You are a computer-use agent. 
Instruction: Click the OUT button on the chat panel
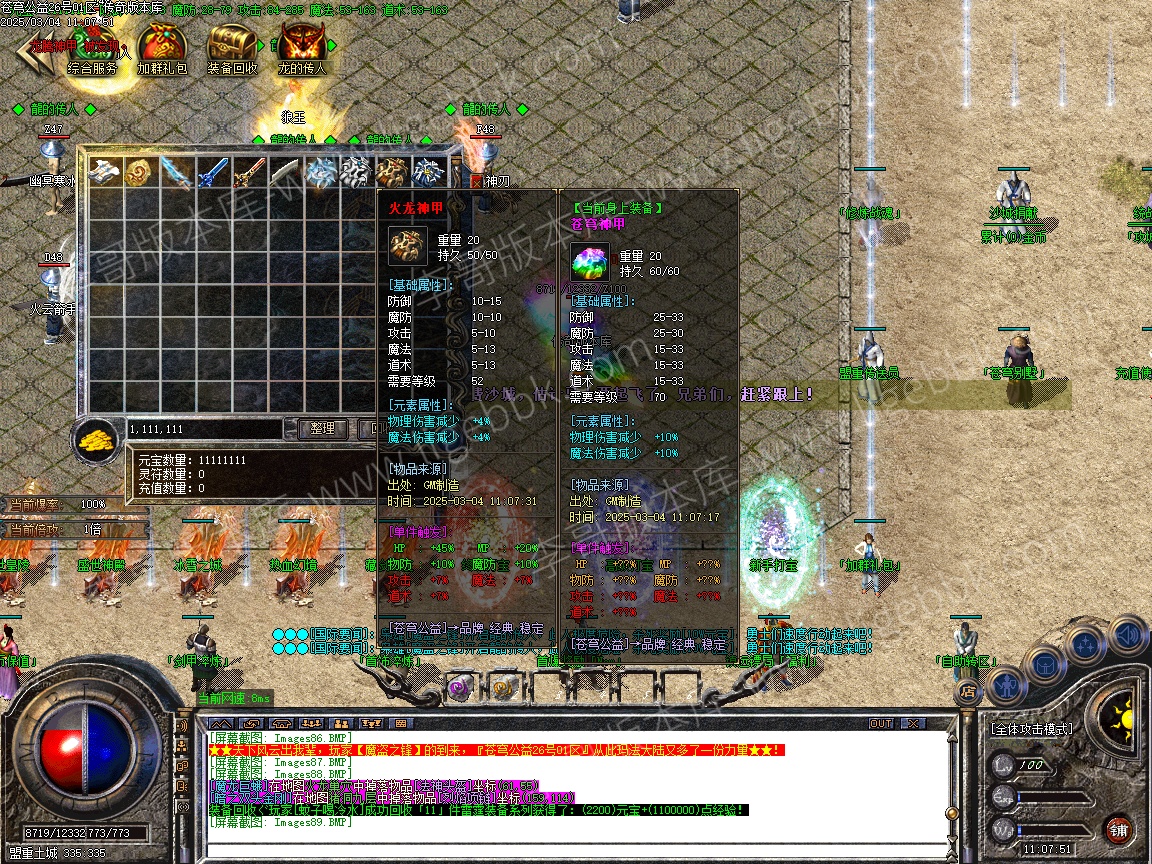pos(880,723)
